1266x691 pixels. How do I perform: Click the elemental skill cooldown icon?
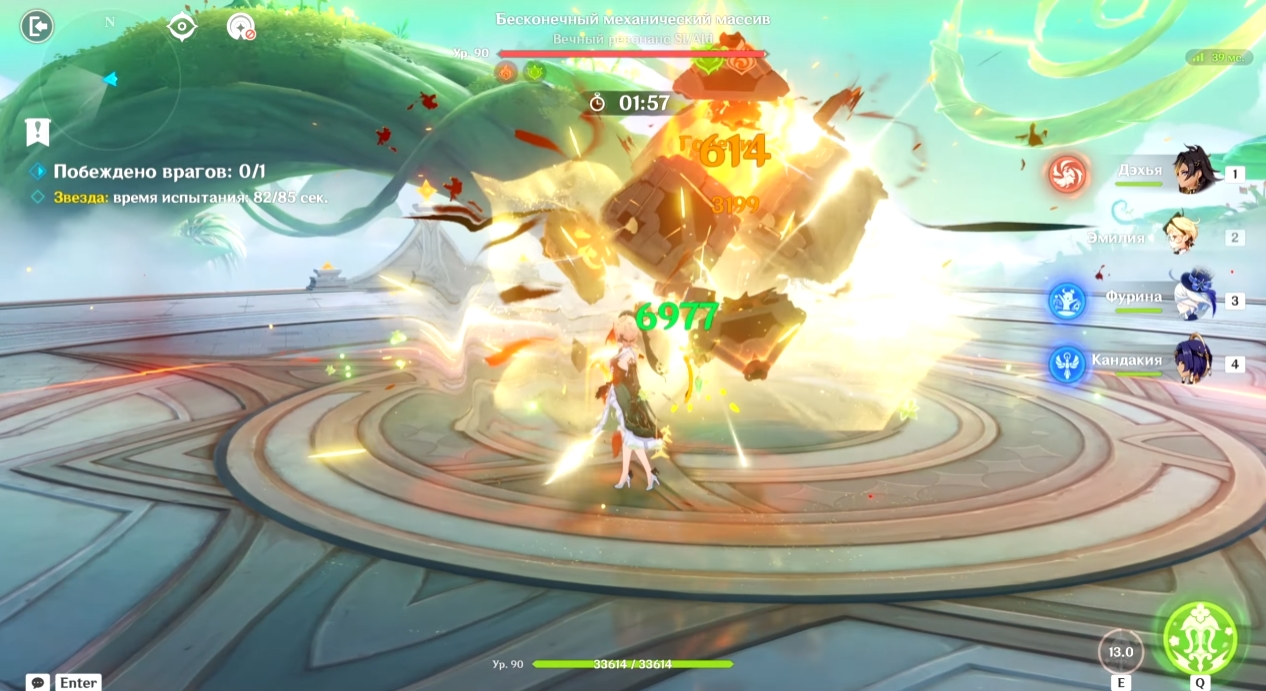pos(1121,651)
